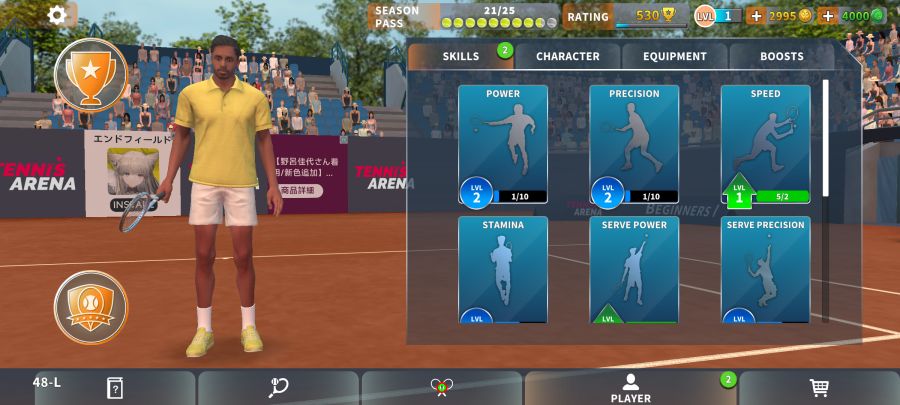Switch to the Character tab
The height and width of the screenshot is (405, 900).
[x=568, y=56]
